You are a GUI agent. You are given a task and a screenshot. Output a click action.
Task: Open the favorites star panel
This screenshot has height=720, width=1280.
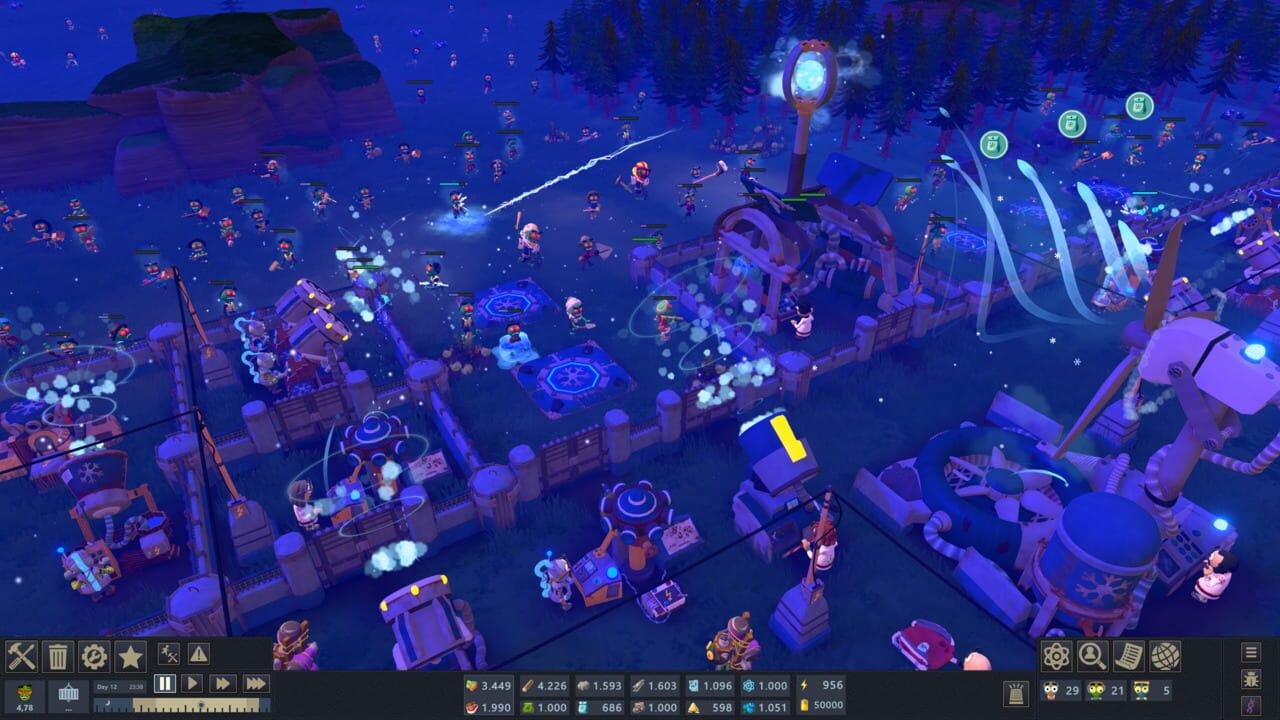click(x=130, y=658)
